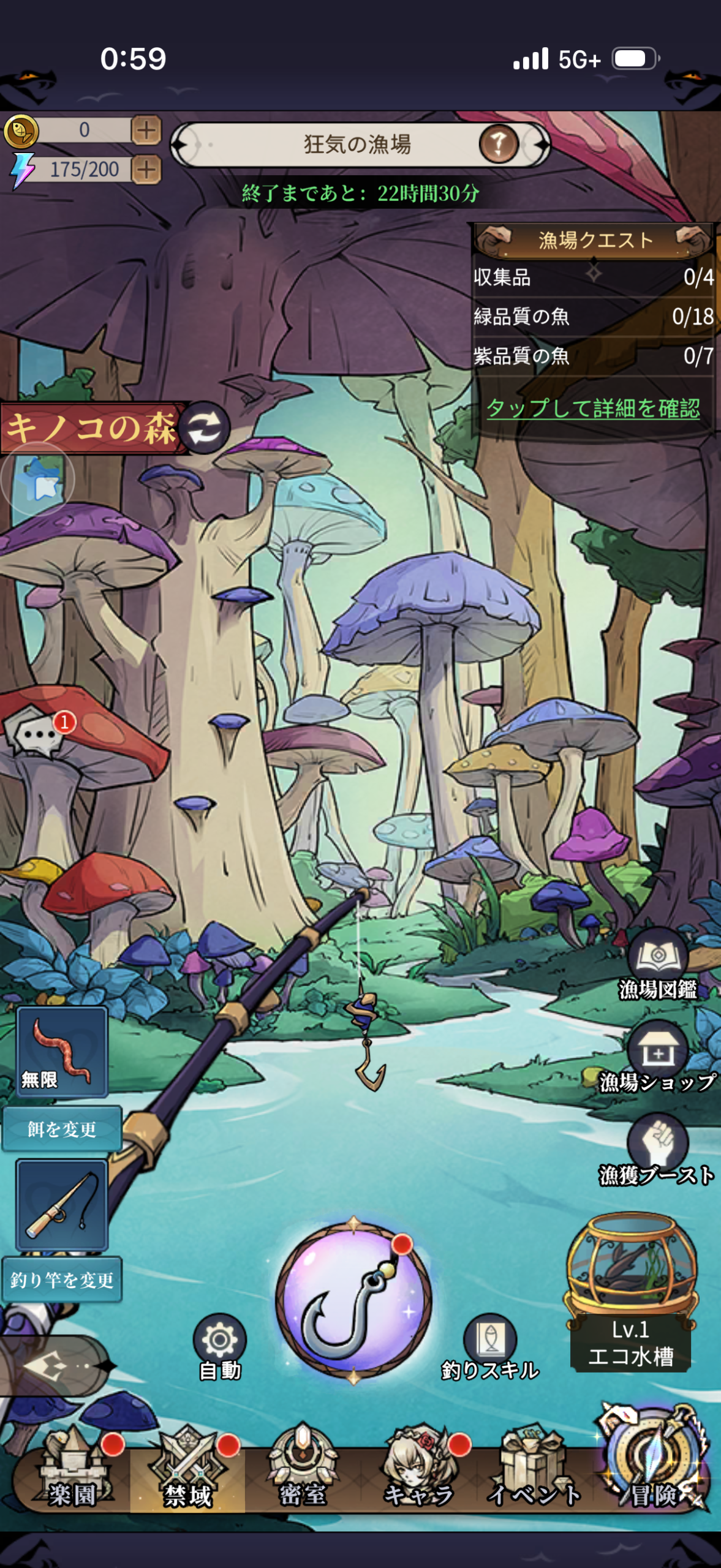Tap the question mark help button
The image size is (721, 1568).
coord(498,145)
